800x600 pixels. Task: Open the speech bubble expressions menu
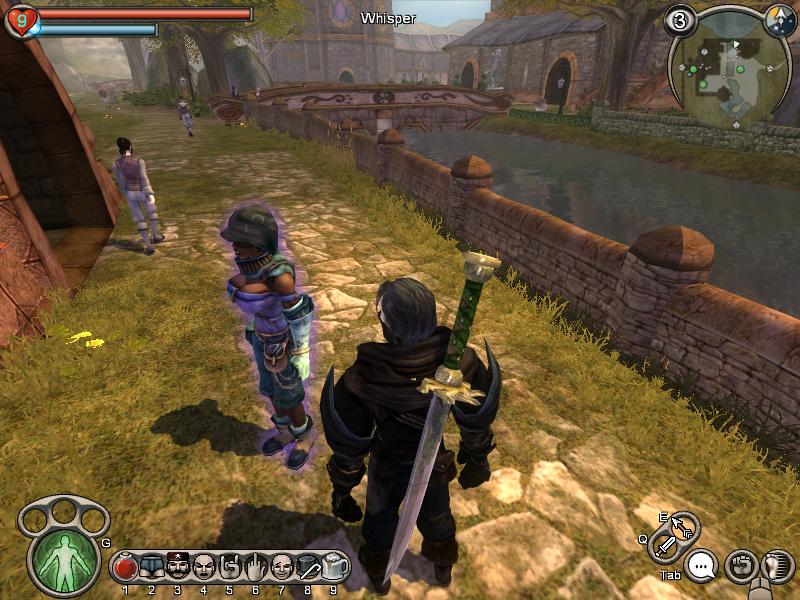pyautogui.click(x=703, y=567)
